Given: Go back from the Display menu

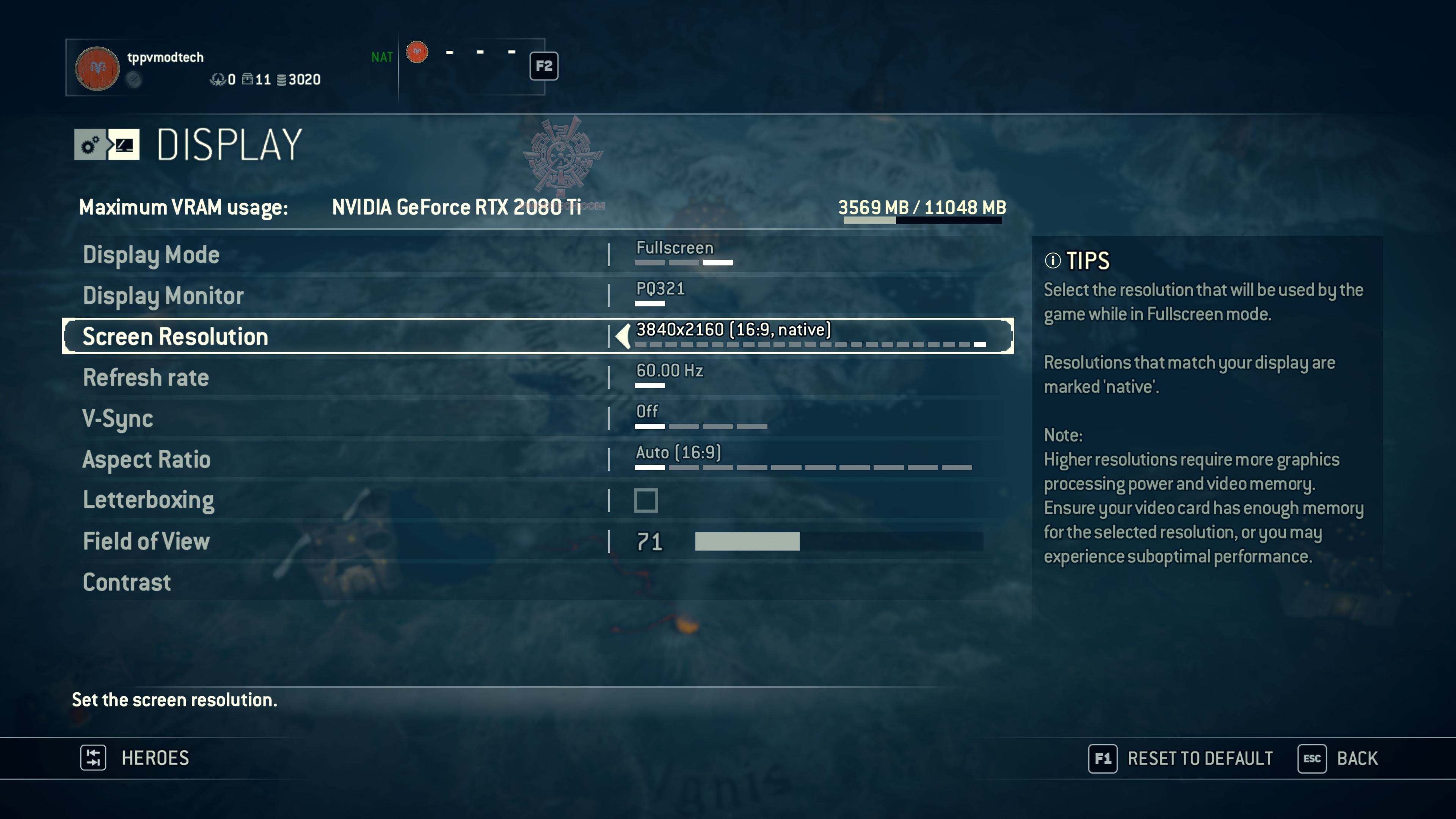Looking at the screenshot, I should (1338, 758).
